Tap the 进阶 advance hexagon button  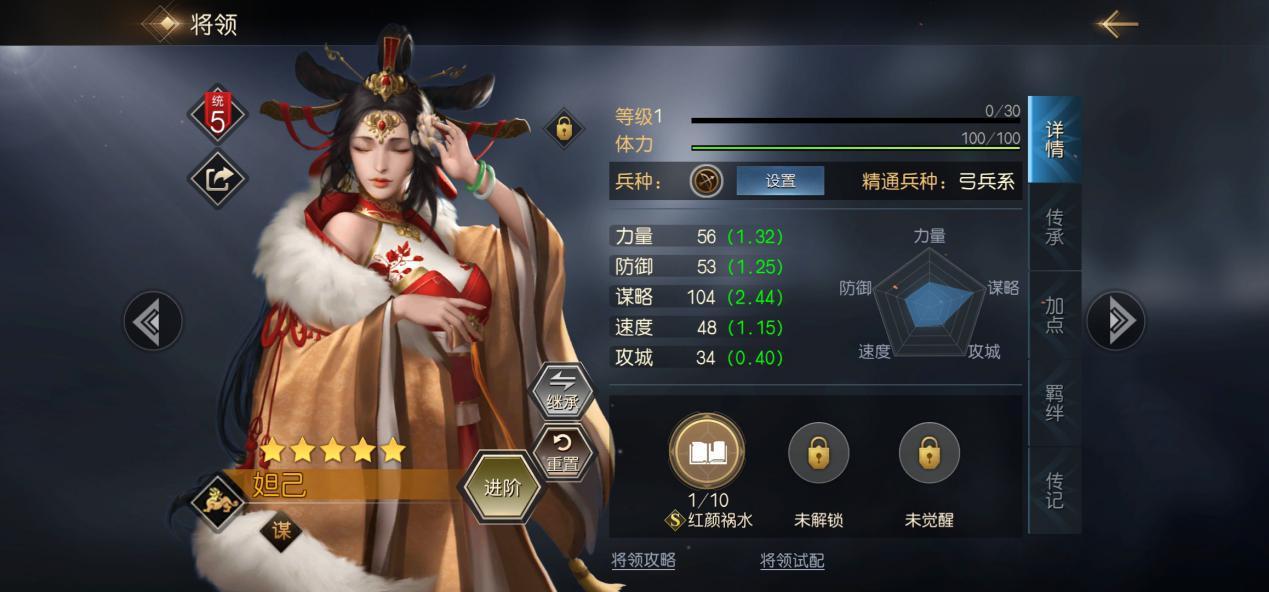click(x=502, y=488)
